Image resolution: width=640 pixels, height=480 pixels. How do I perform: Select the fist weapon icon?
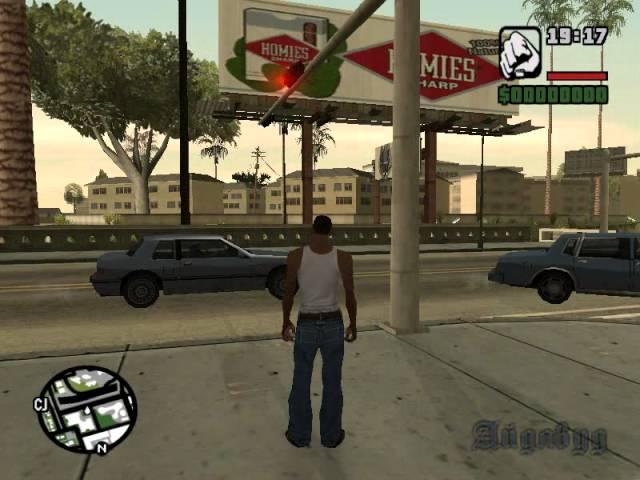click(x=520, y=53)
